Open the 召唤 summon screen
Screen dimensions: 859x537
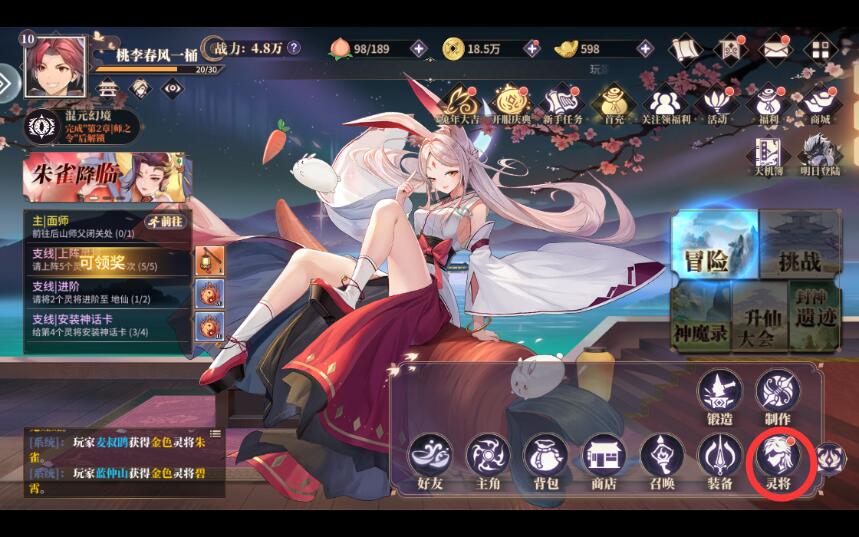tap(662, 457)
